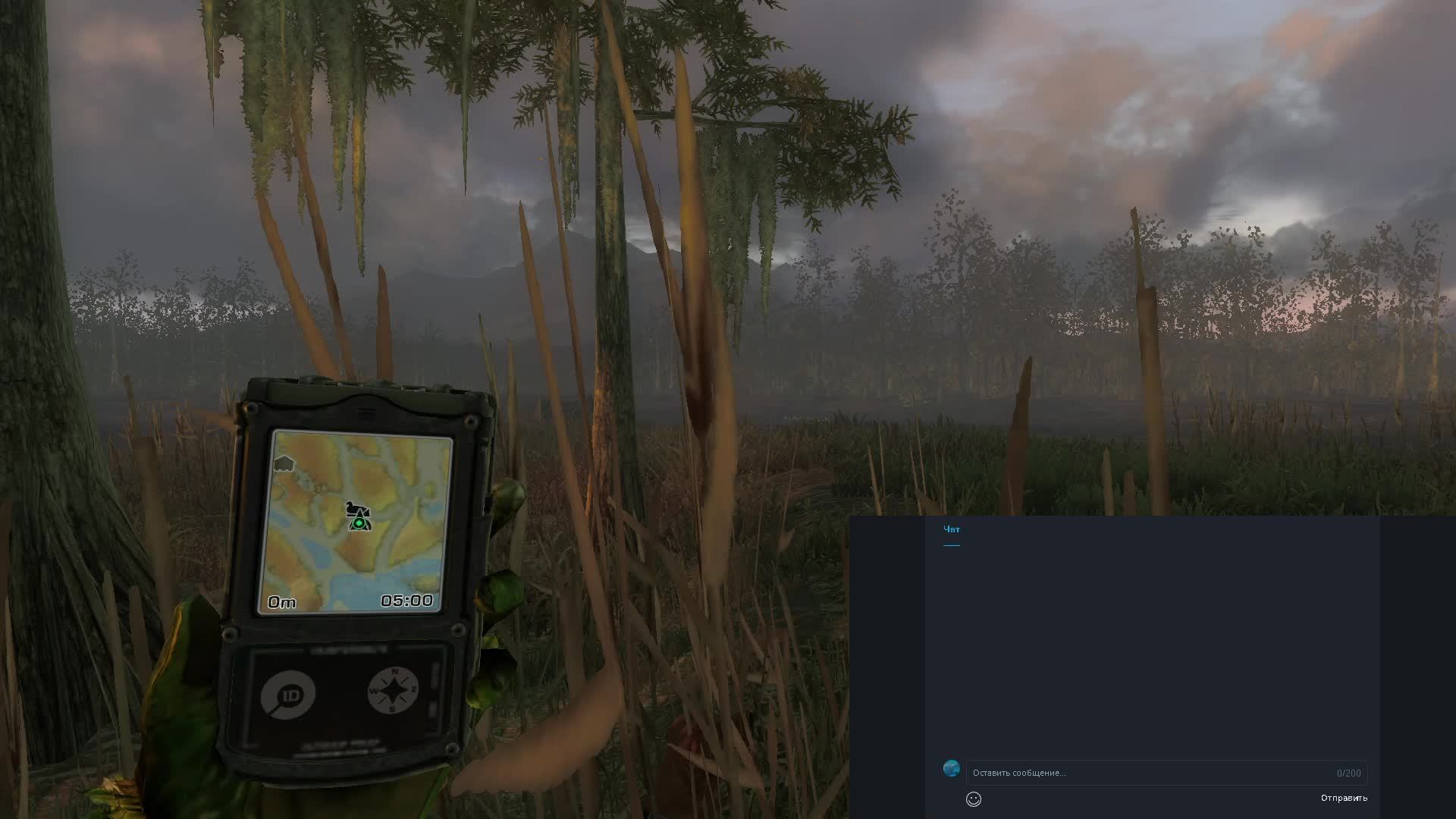1456x819 pixels.
Task: Open the emoji smiley picker in the chat
Action: click(x=974, y=799)
